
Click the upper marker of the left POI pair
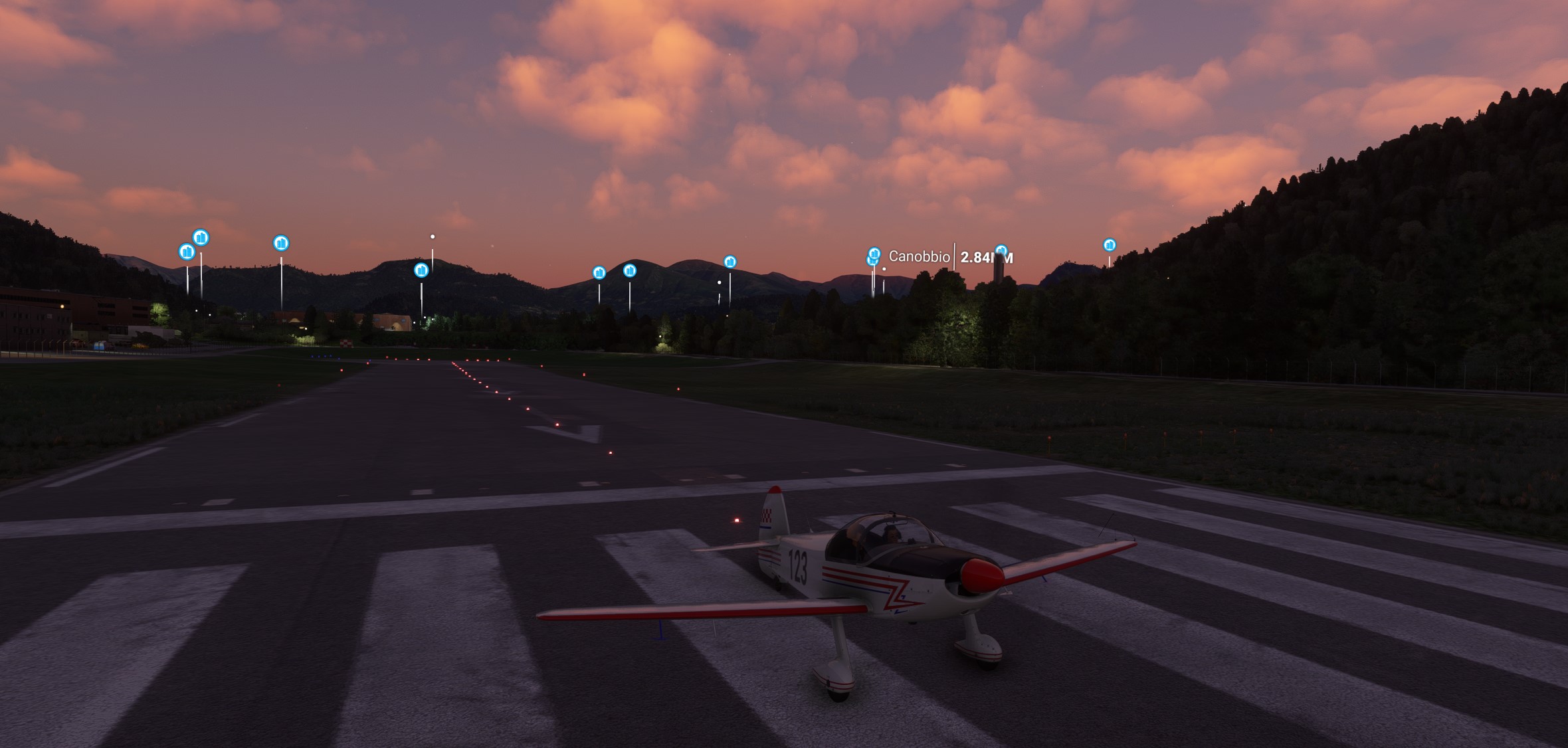pyautogui.click(x=201, y=237)
